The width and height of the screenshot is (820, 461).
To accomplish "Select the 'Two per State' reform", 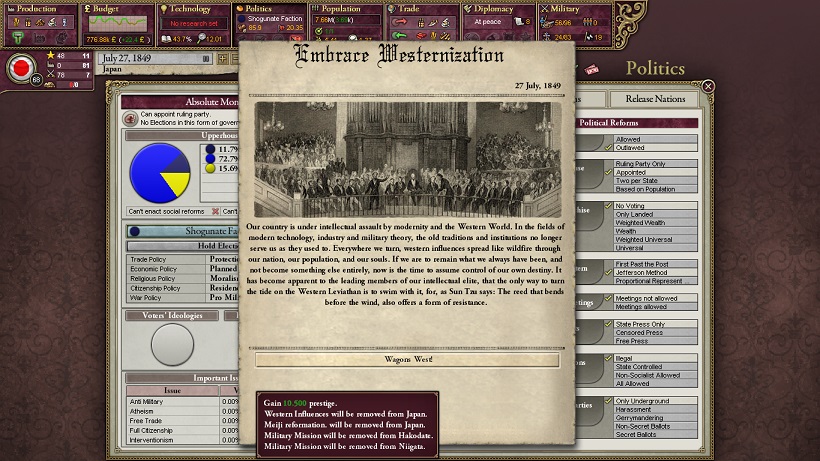I will coord(638,181).
